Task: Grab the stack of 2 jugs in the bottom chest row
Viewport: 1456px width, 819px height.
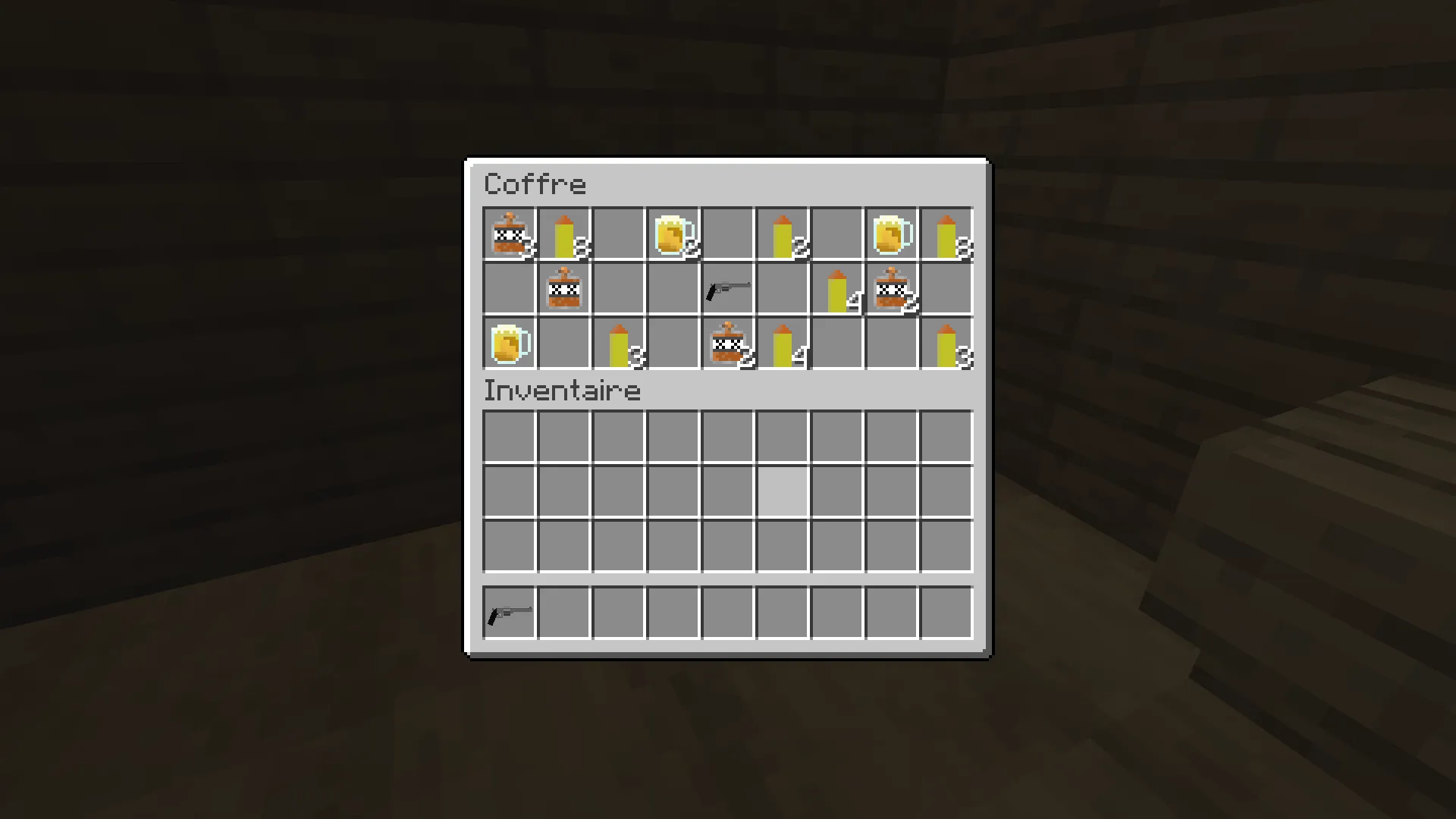Action: pos(726,344)
